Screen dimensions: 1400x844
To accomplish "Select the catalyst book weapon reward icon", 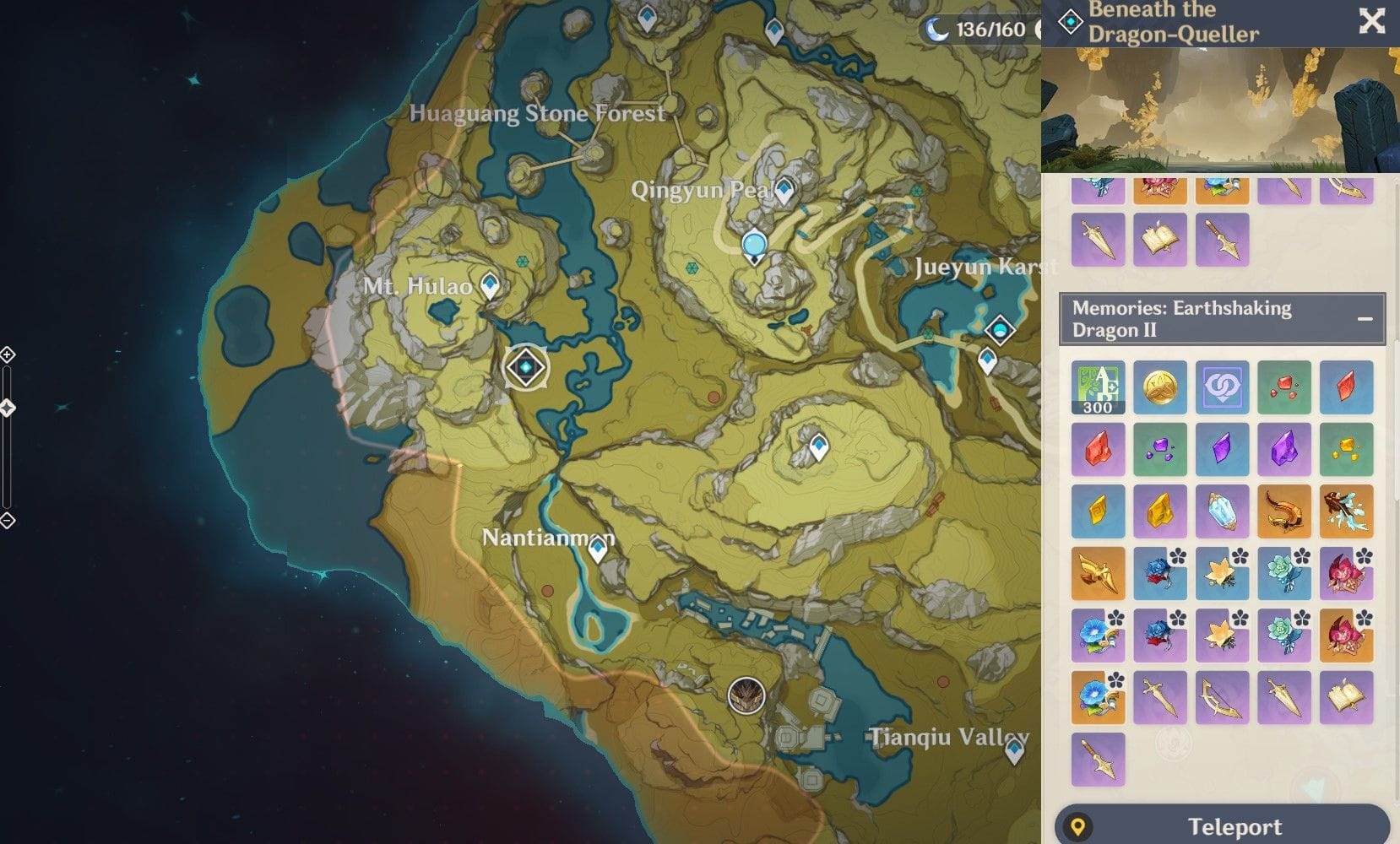I will [1347, 698].
